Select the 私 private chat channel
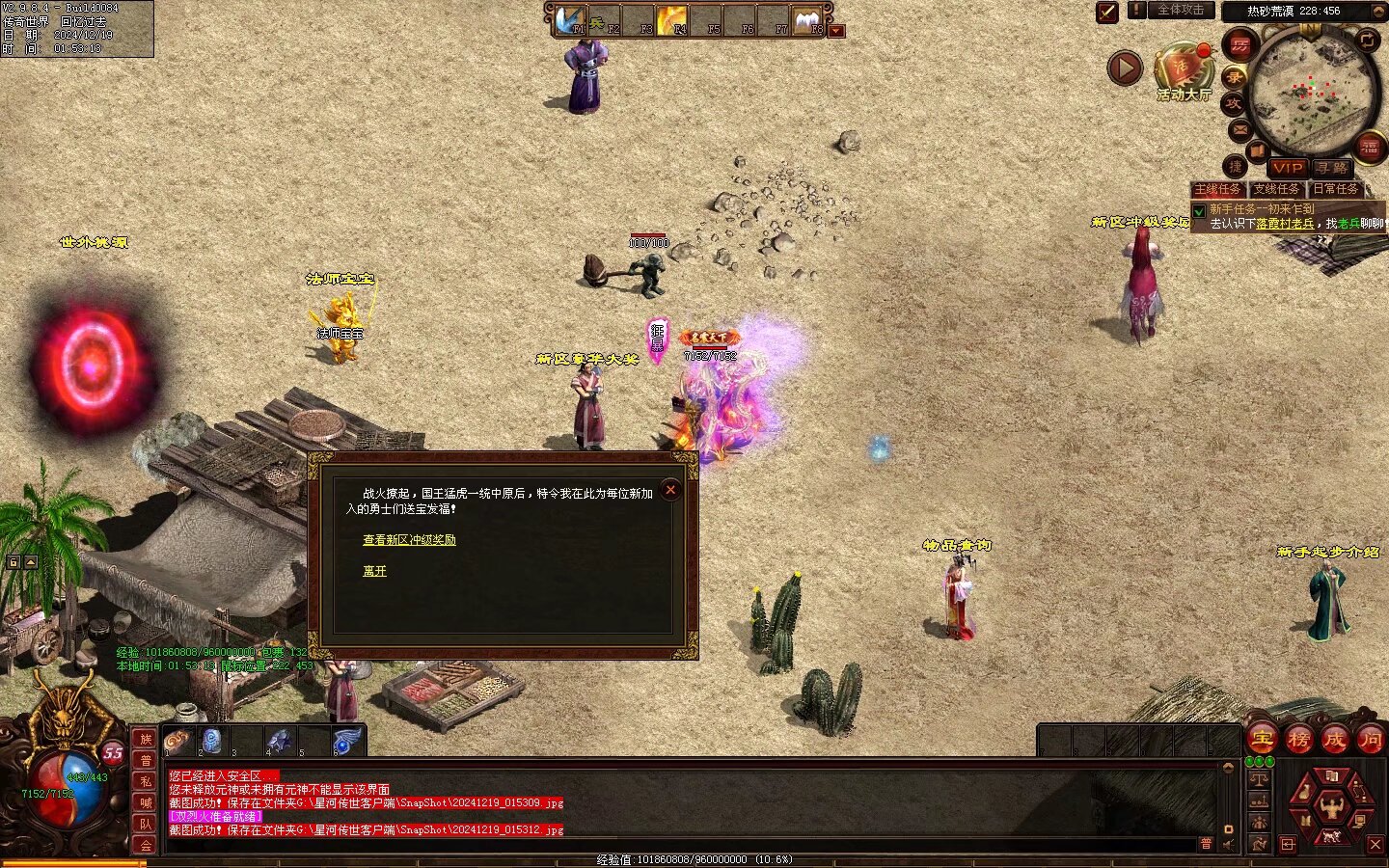This screenshot has width=1389, height=868. [x=146, y=781]
